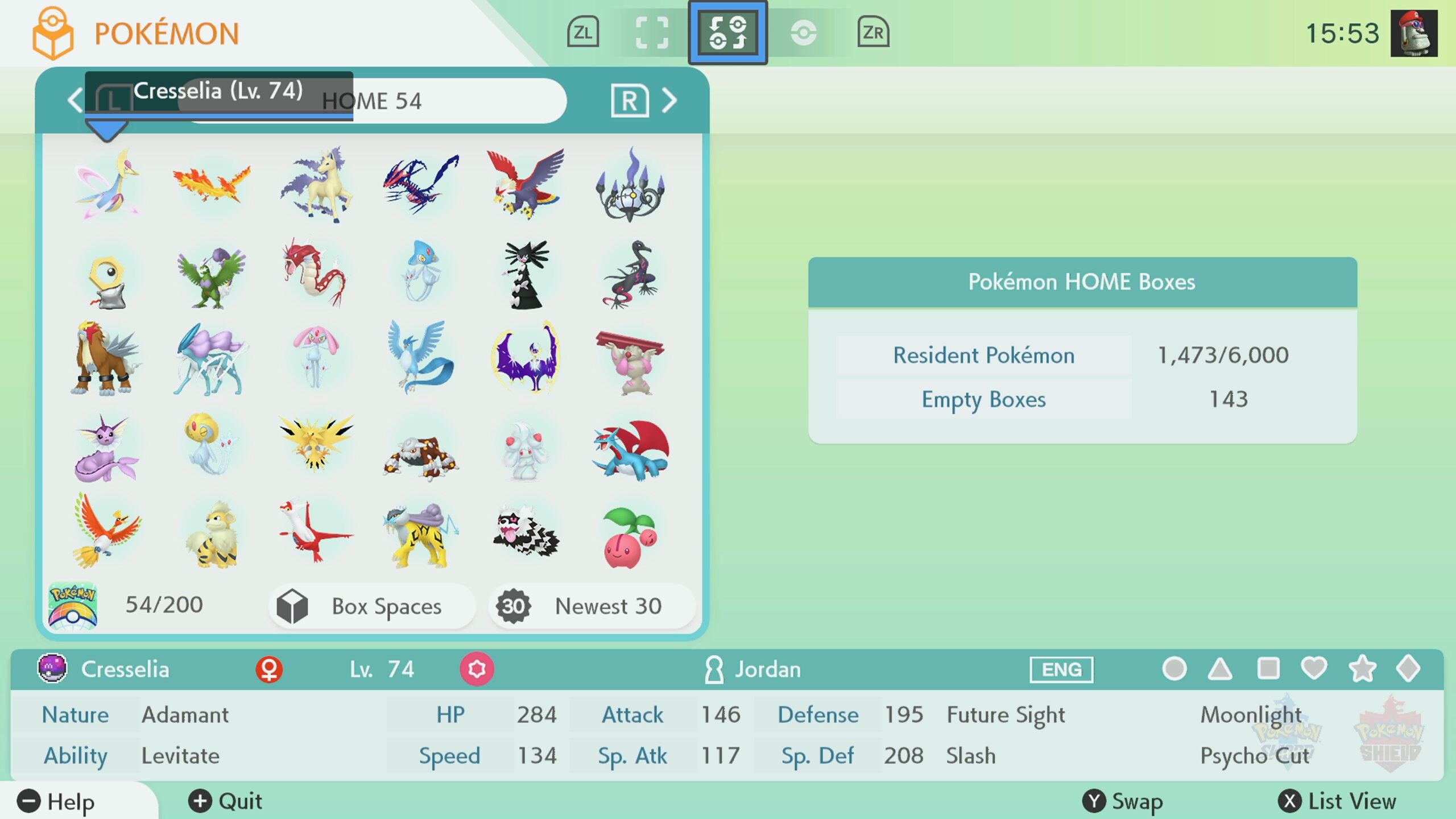1456x819 pixels.
Task: Go to the next HOME box arrow
Action: pos(669,101)
